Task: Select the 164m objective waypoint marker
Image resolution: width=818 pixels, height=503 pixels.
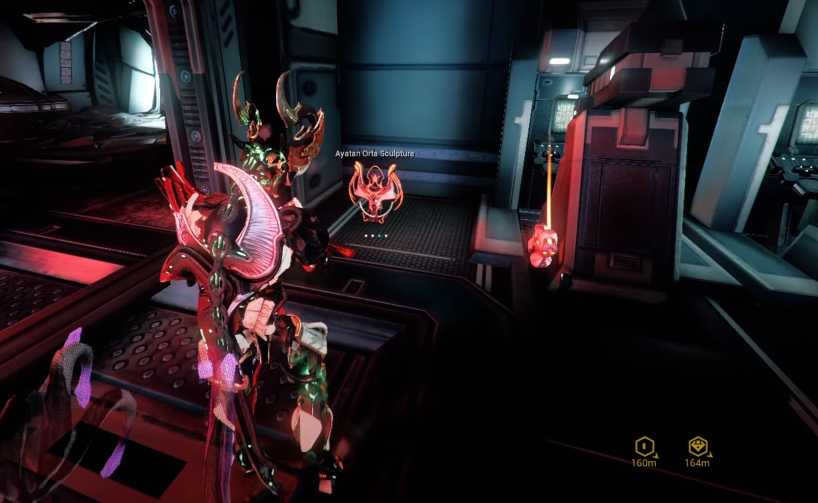Action: [697, 446]
